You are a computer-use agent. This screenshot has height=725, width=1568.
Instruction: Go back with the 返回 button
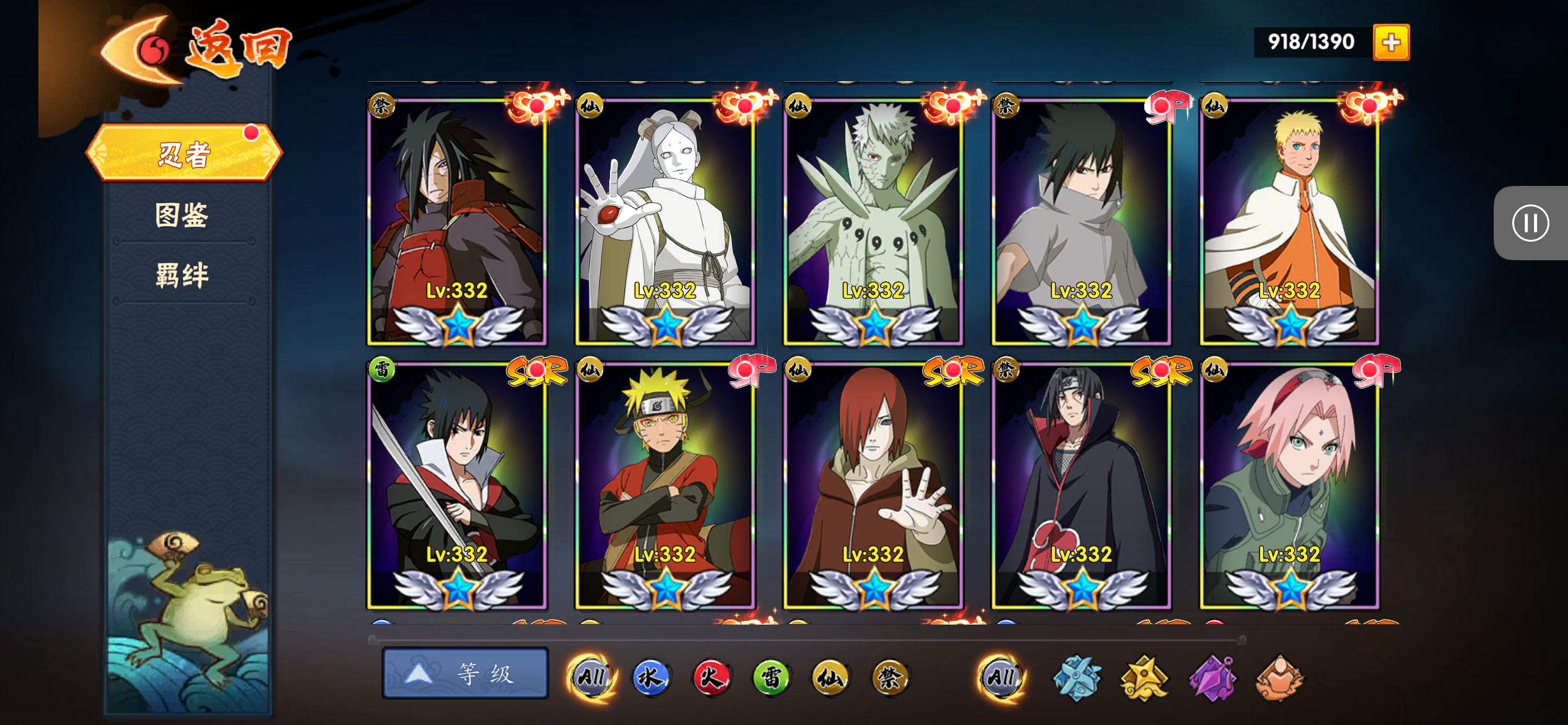click(198, 50)
